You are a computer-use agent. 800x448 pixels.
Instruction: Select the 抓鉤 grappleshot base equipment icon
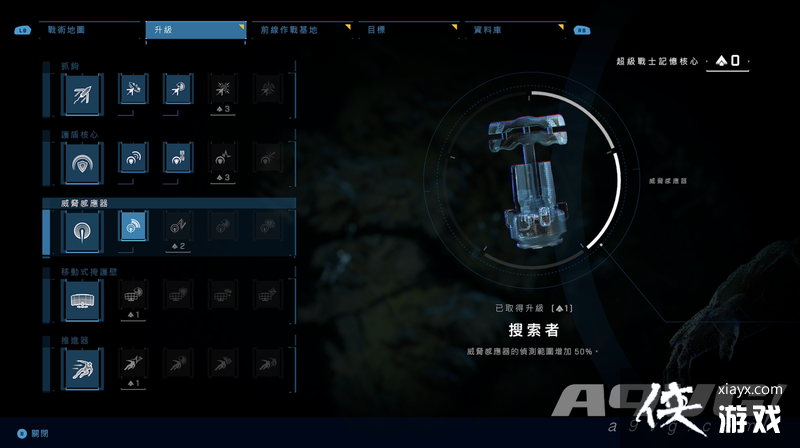coord(81,94)
